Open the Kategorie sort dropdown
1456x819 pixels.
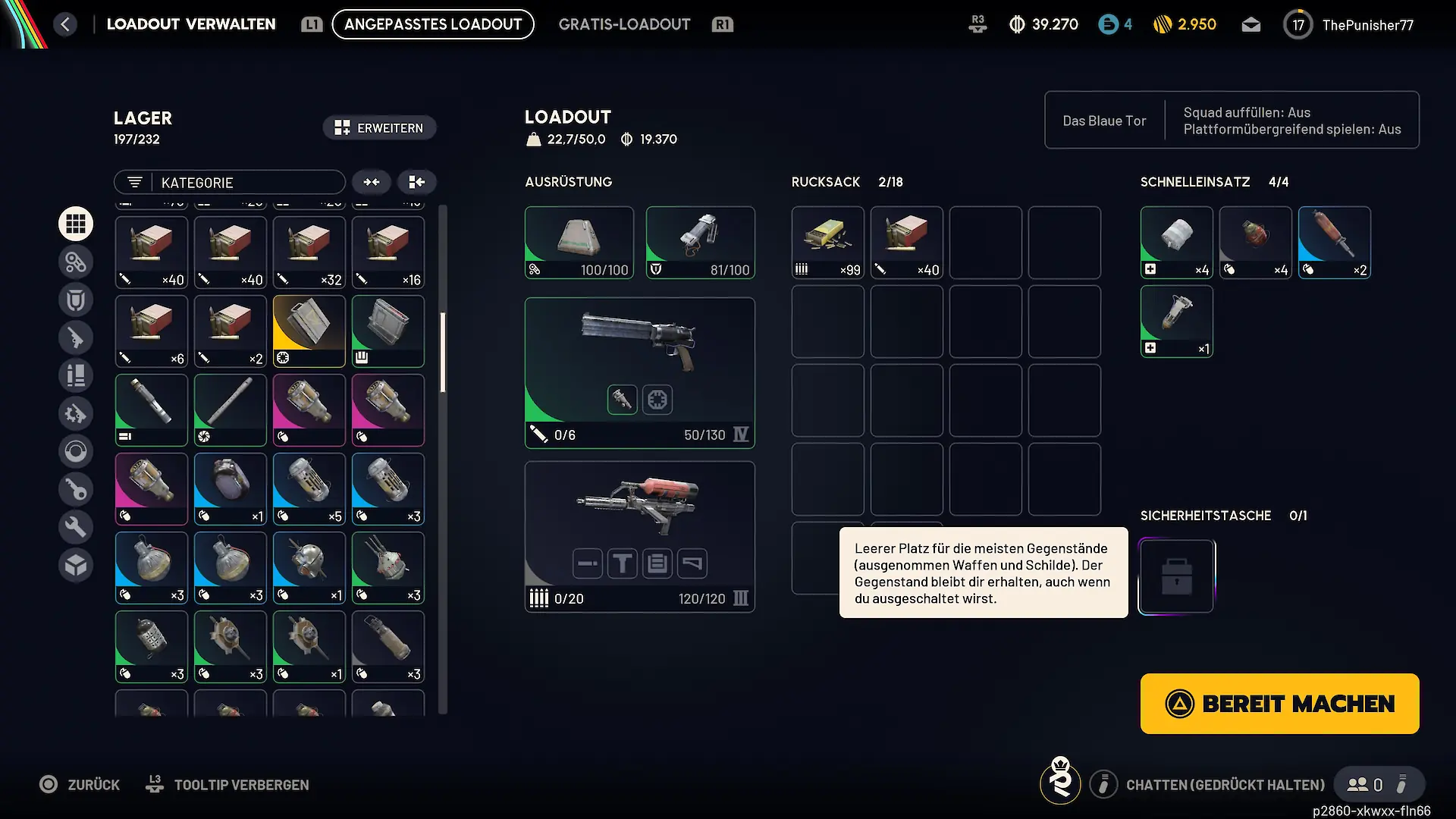[x=230, y=183]
